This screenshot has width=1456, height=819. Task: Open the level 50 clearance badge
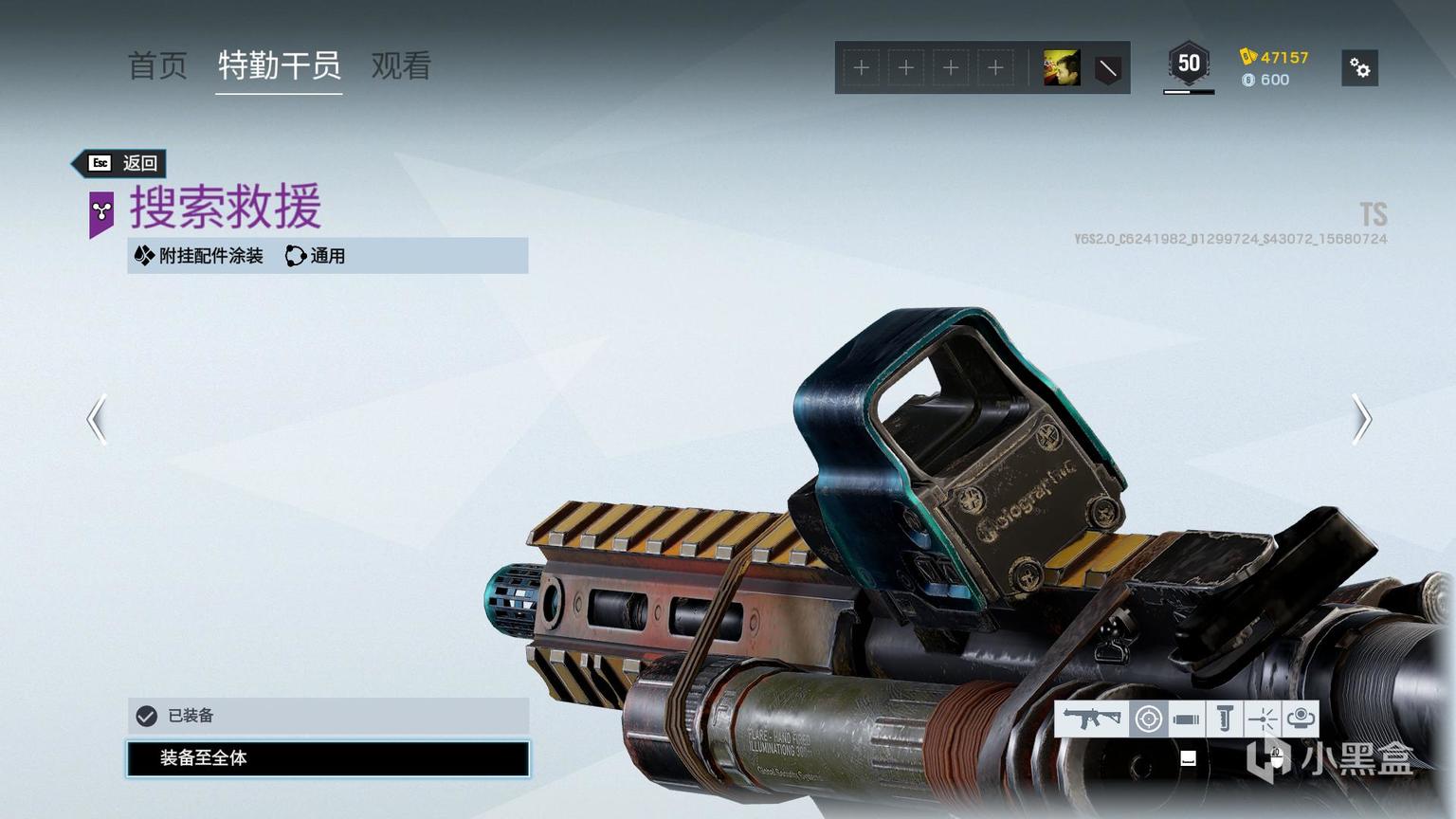1189,64
